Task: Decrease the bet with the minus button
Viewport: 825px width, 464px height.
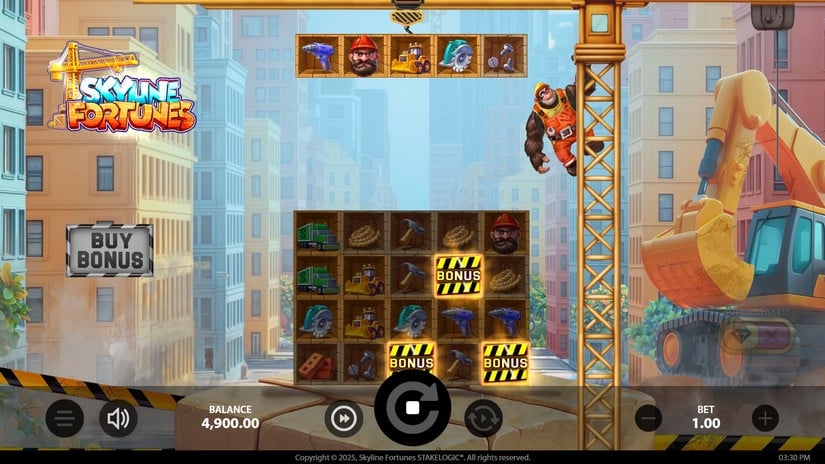Action: 649,418
